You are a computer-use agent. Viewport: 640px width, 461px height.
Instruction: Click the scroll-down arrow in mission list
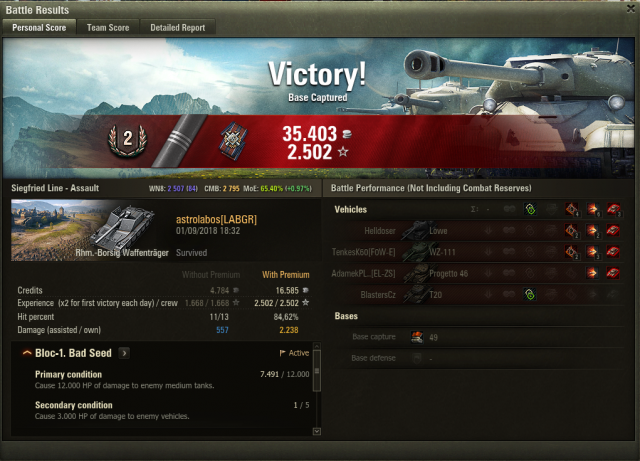[x=318, y=431]
